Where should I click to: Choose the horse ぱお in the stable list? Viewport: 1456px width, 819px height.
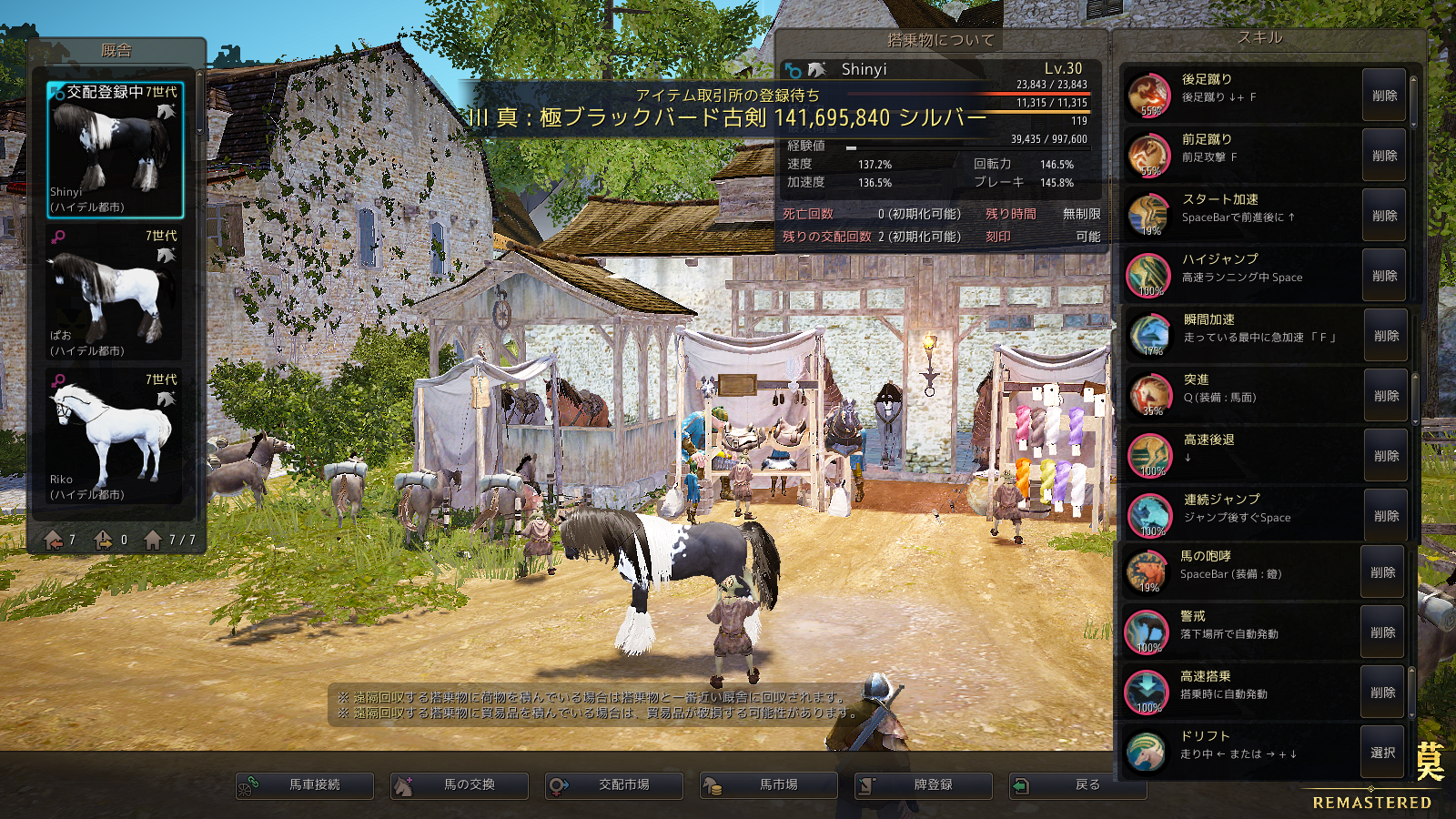[116, 293]
